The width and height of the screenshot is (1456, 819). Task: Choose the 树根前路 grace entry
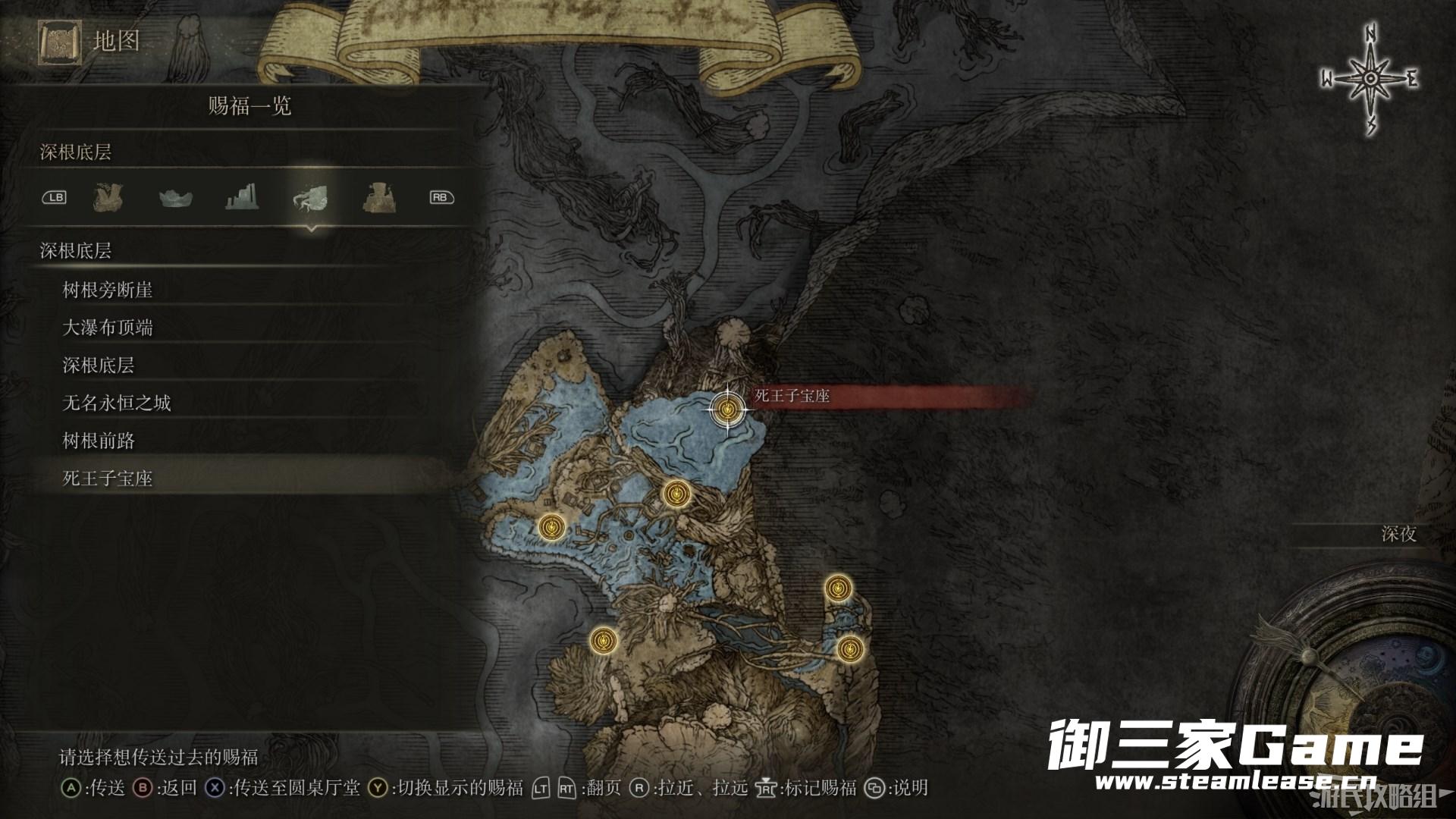(99, 441)
